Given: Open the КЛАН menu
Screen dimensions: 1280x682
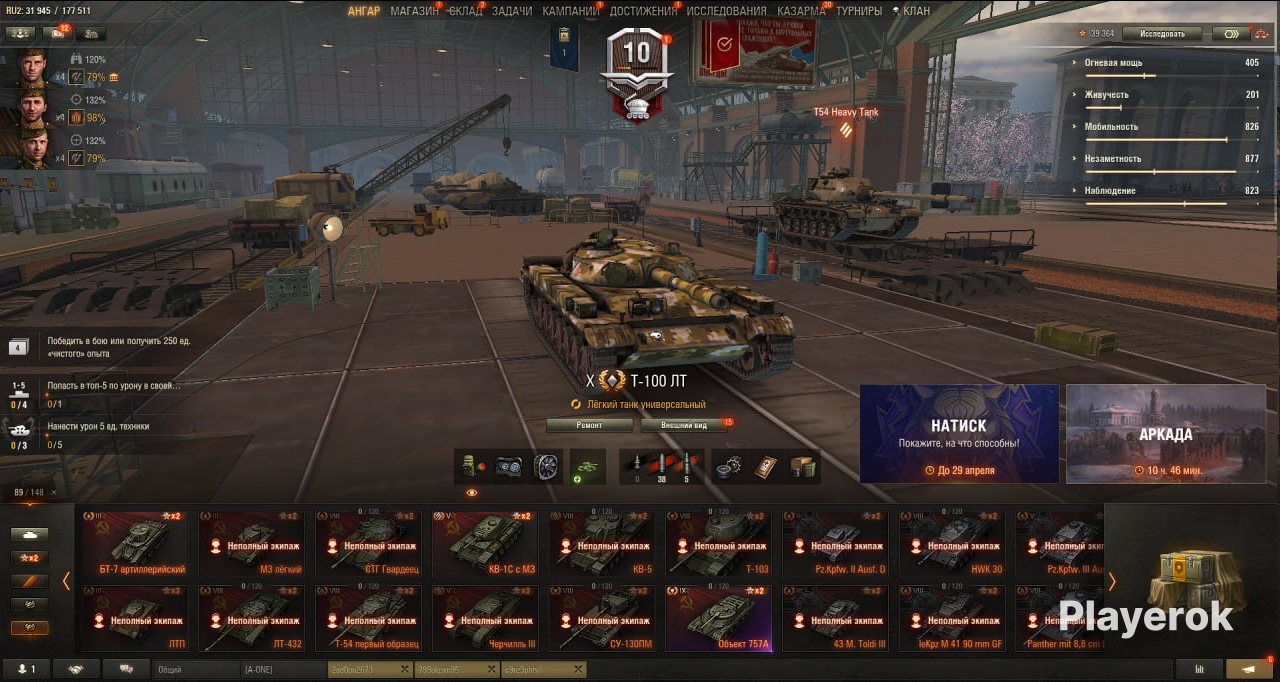Looking at the screenshot, I should point(915,11).
